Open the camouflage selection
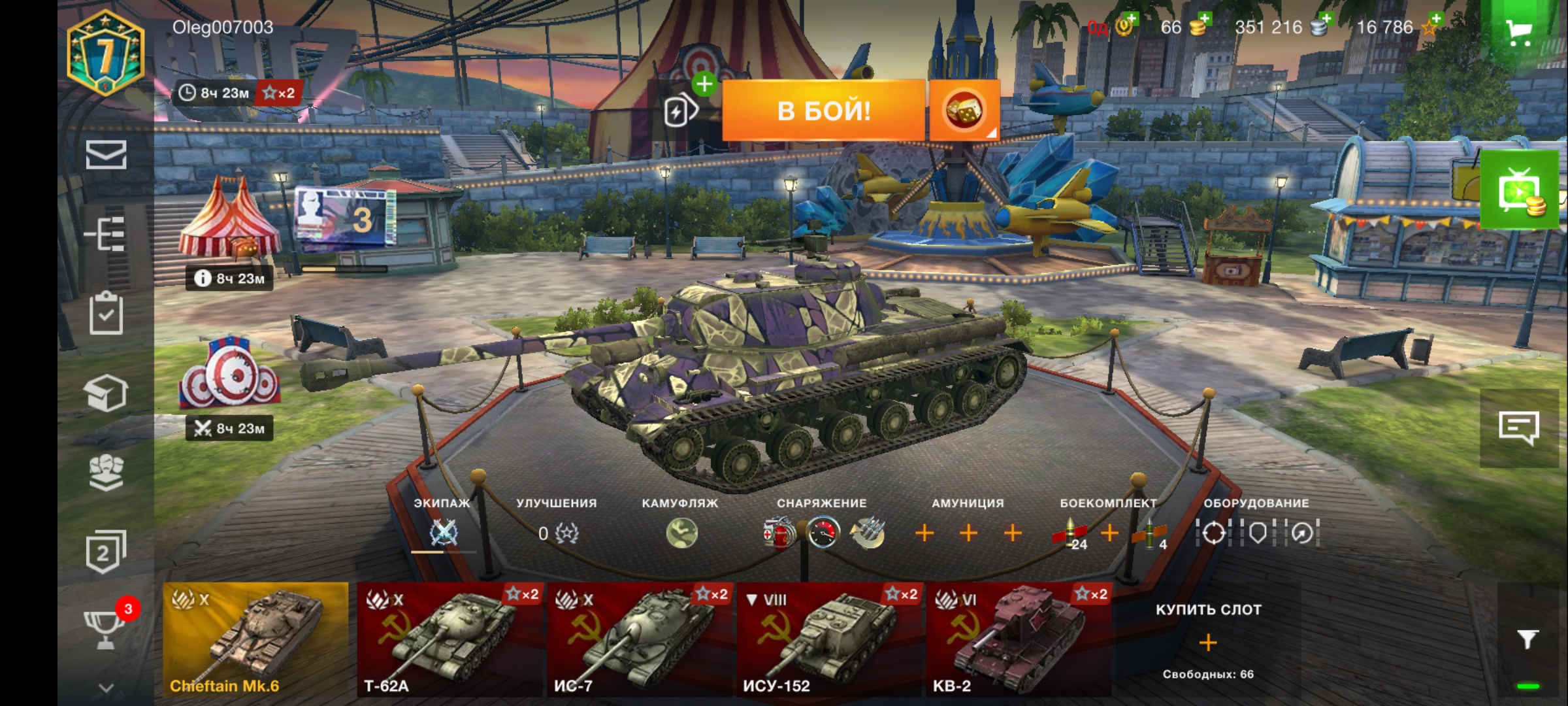 (x=681, y=533)
